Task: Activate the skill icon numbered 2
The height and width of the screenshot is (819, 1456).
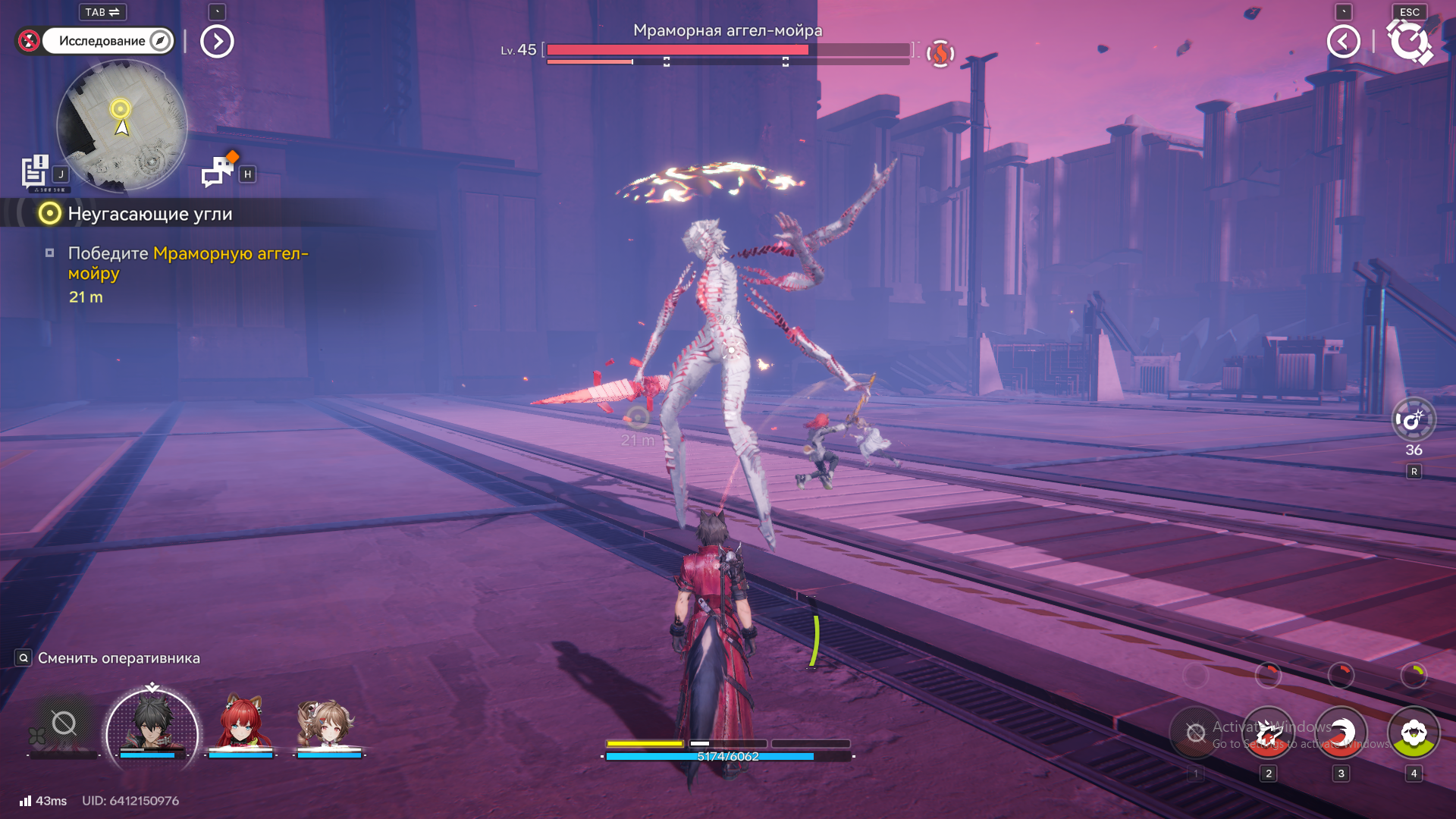Action: [x=1268, y=733]
